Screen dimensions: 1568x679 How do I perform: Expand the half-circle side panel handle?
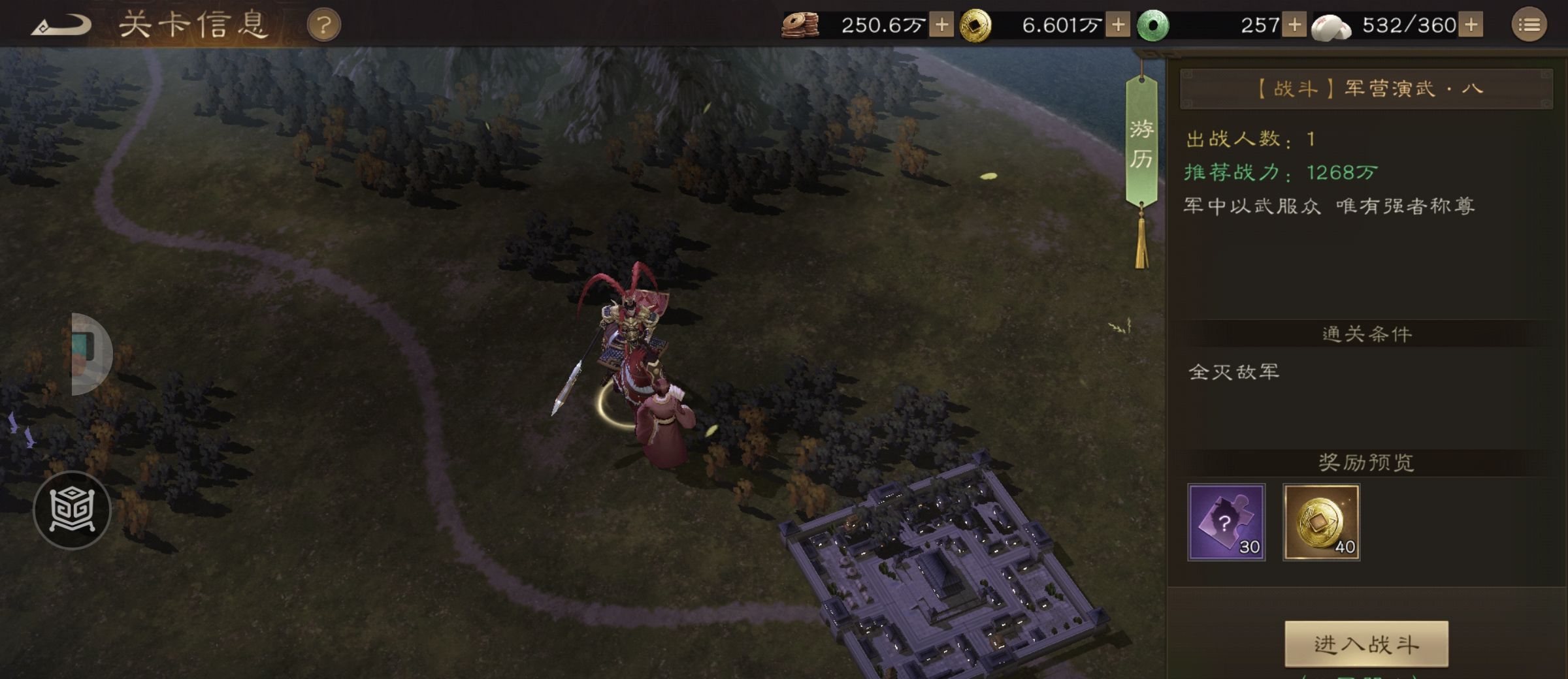90,354
